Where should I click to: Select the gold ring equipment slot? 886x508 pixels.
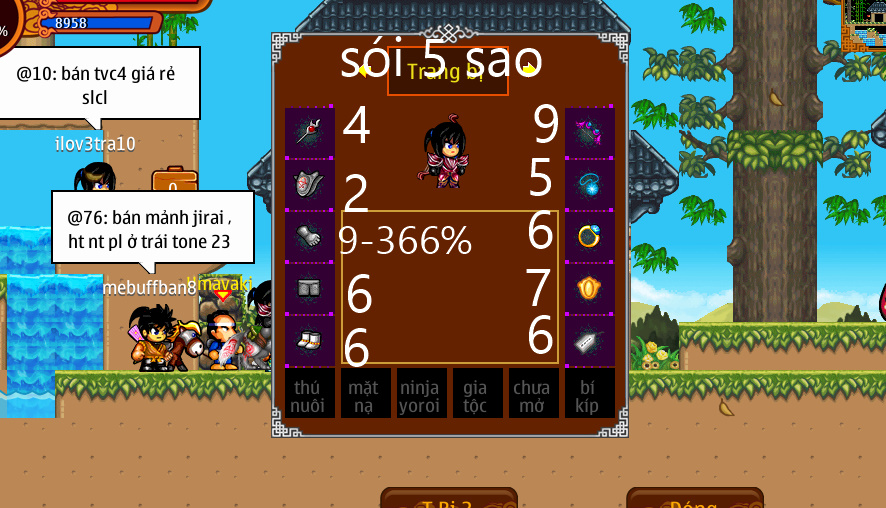[590, 236]
